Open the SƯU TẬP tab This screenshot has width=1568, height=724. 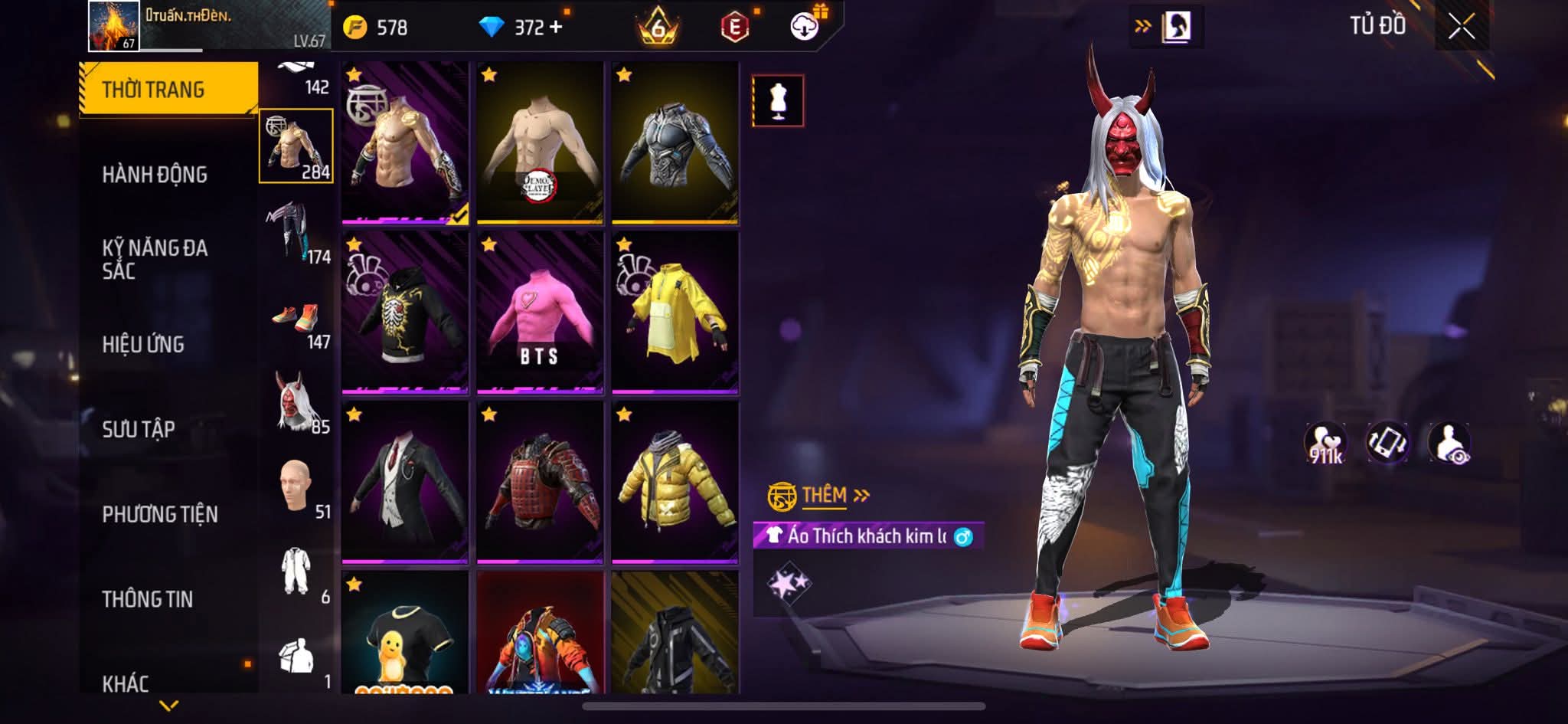pos(139,429)
